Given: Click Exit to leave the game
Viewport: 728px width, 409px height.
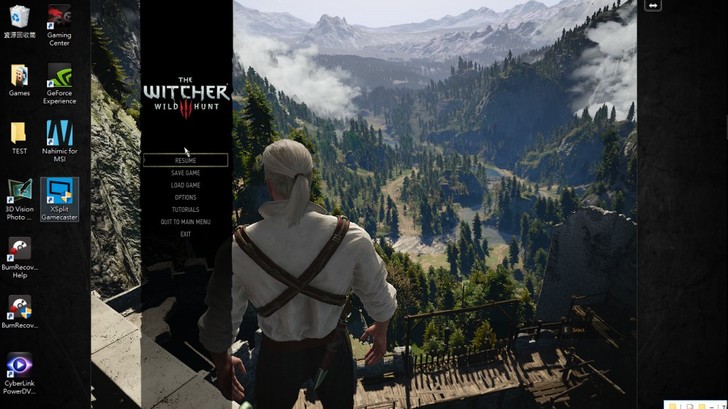Looking at the screenshot, I should (x=185, y=234).
